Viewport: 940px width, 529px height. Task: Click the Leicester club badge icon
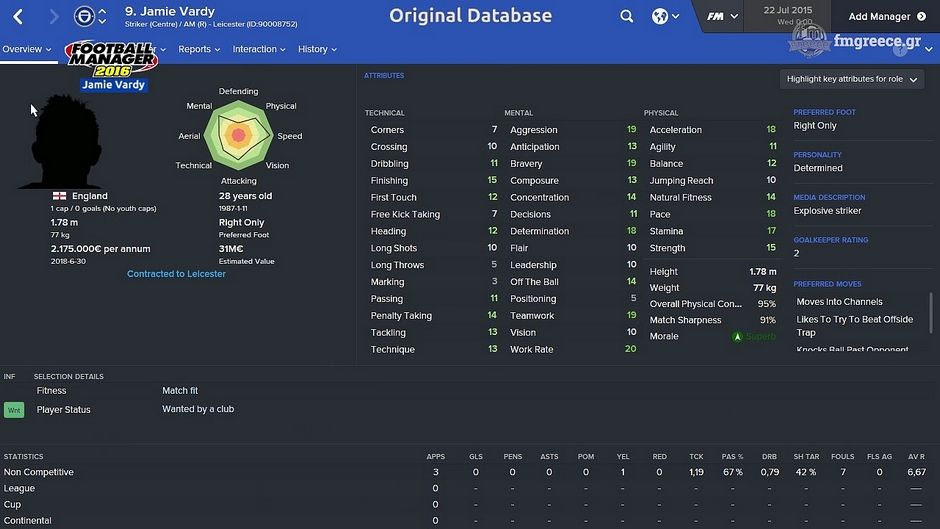click(x=84, y=16)
